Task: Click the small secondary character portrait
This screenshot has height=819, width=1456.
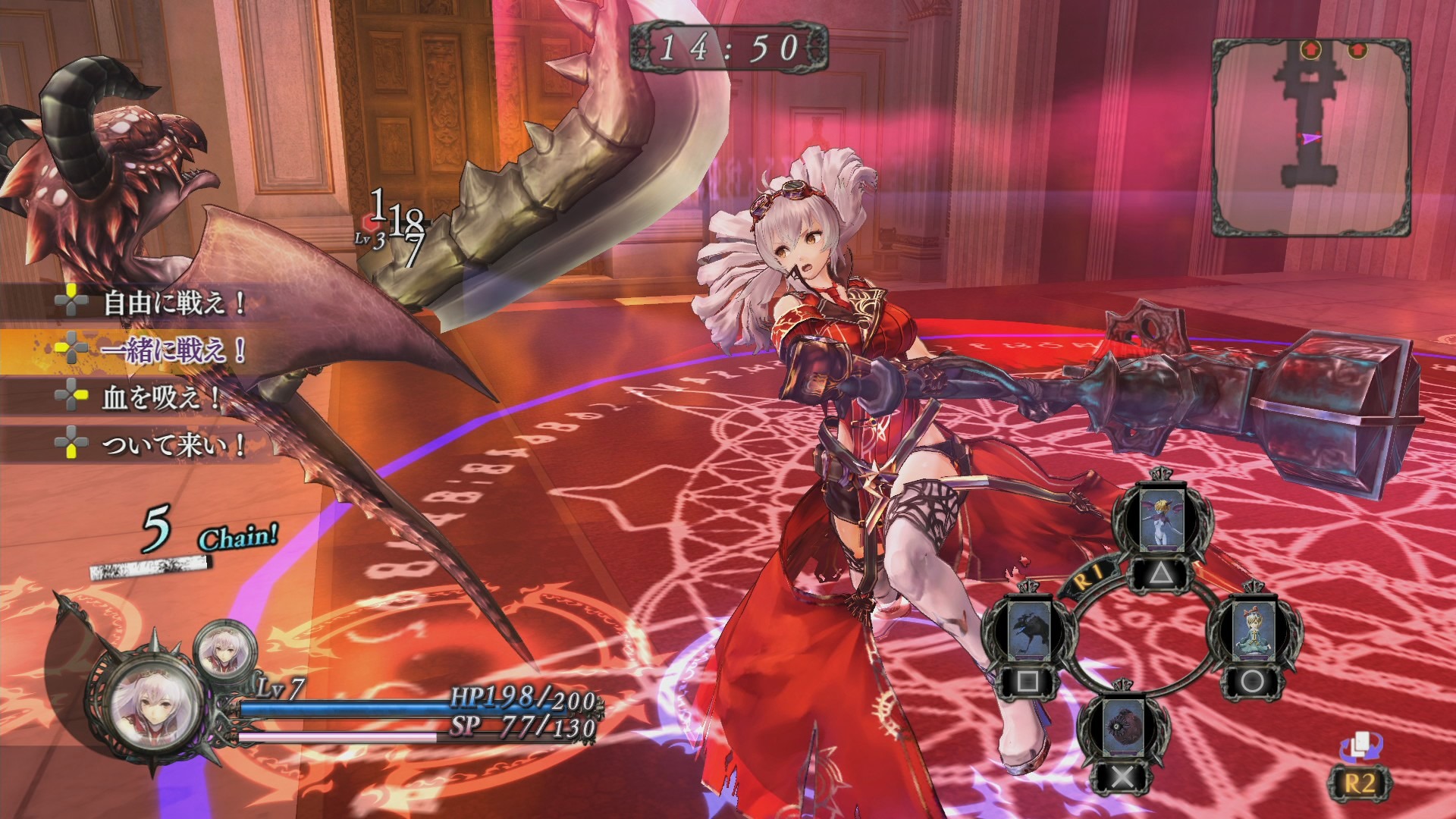Action: pos(224,649)
